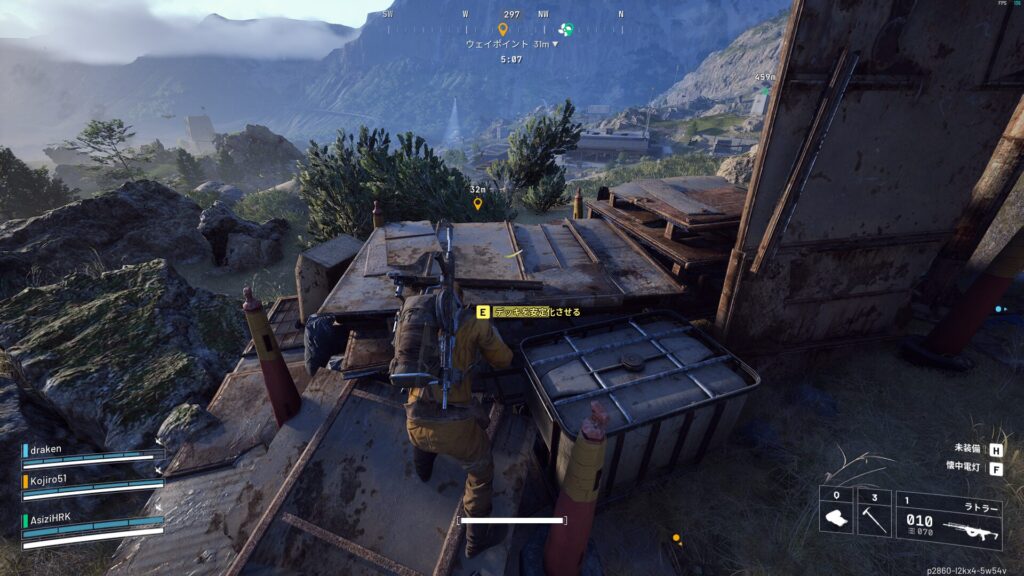Choose the hammer tool slot
This screenshot has height=576, width=1024.
874,511
